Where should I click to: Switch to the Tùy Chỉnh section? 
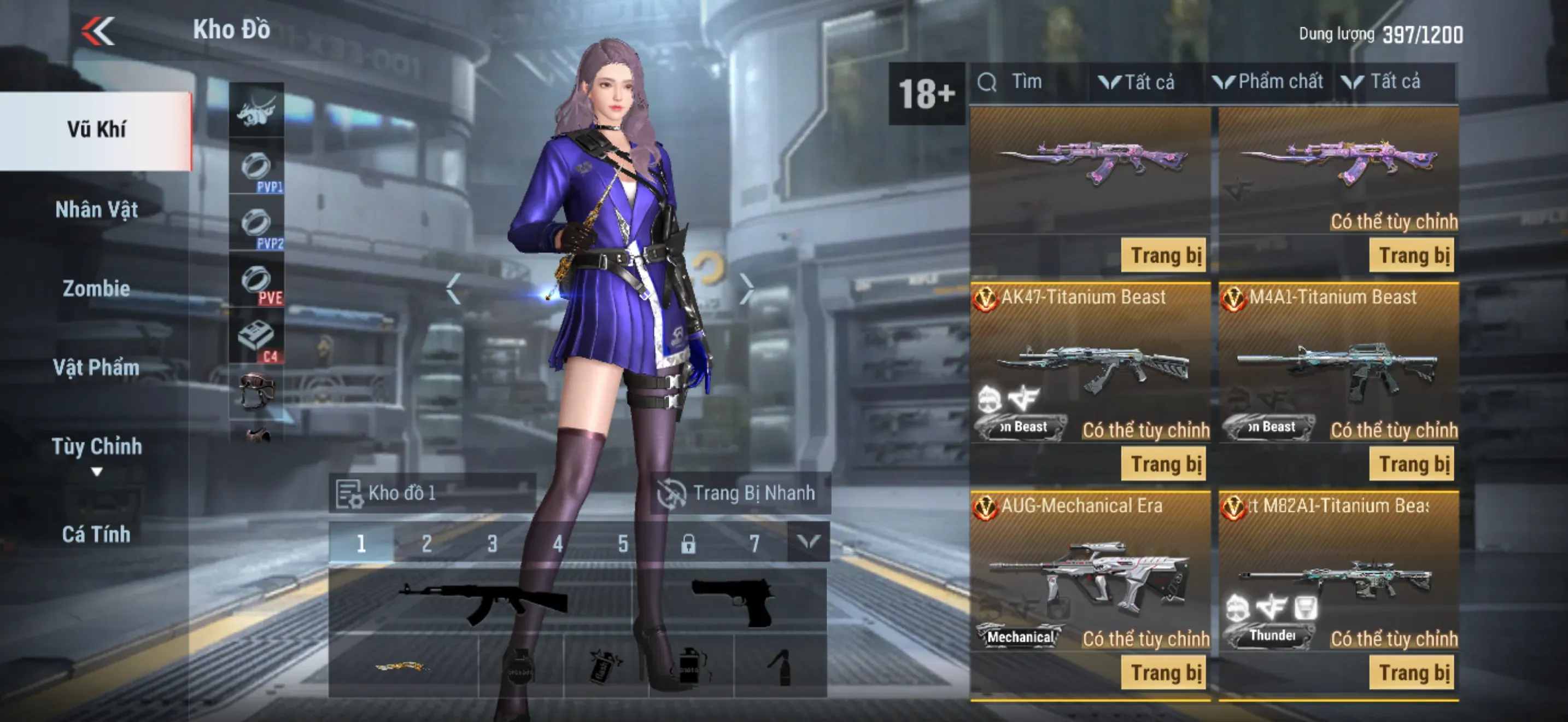tap(96, 447)
